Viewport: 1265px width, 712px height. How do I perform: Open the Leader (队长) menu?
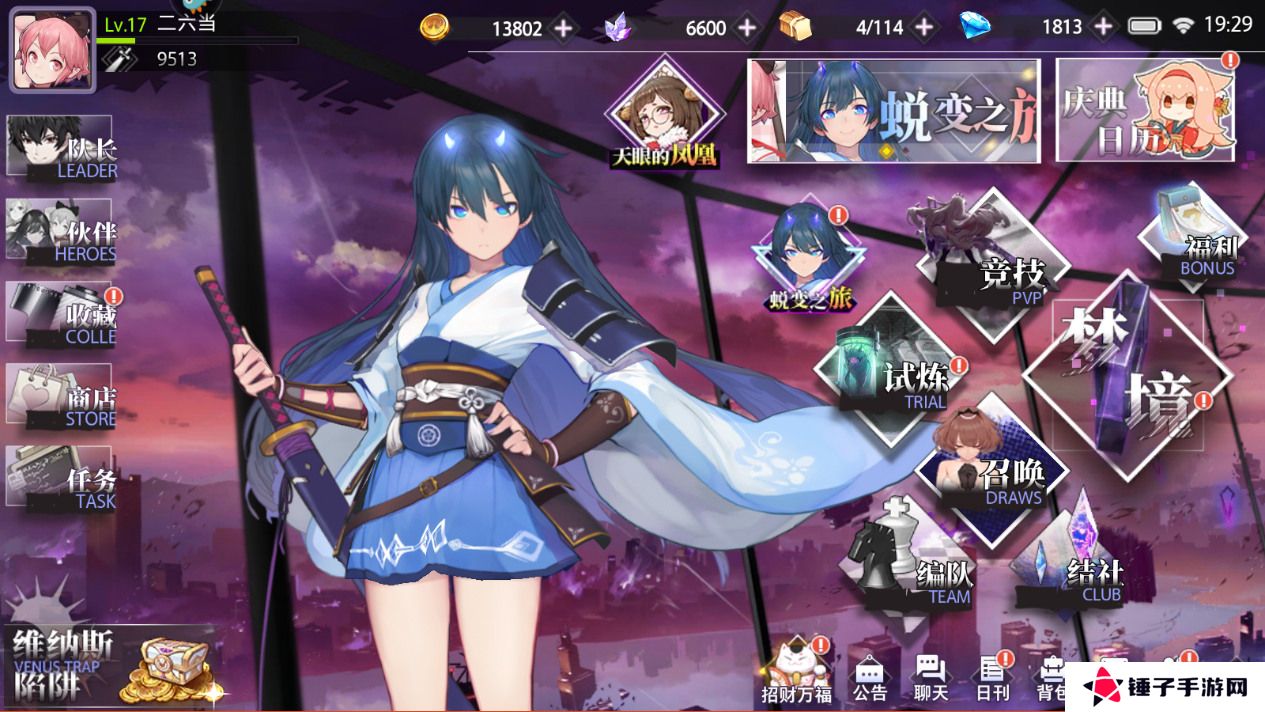62,148
